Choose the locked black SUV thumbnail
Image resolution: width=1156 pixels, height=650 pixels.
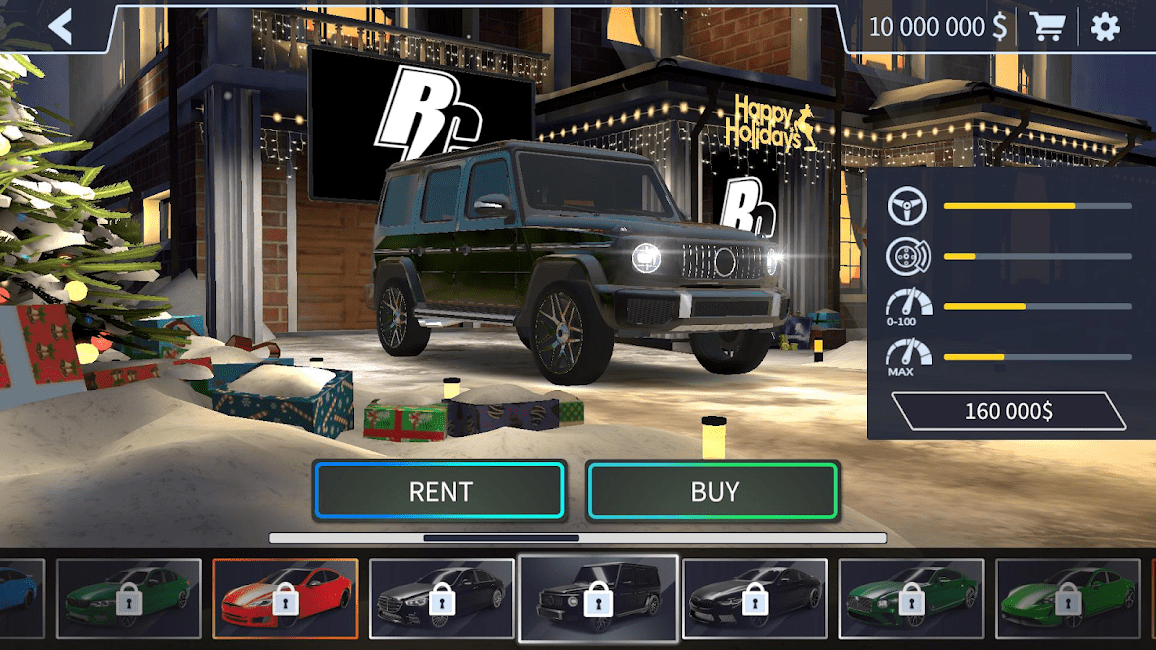(598, 598)
